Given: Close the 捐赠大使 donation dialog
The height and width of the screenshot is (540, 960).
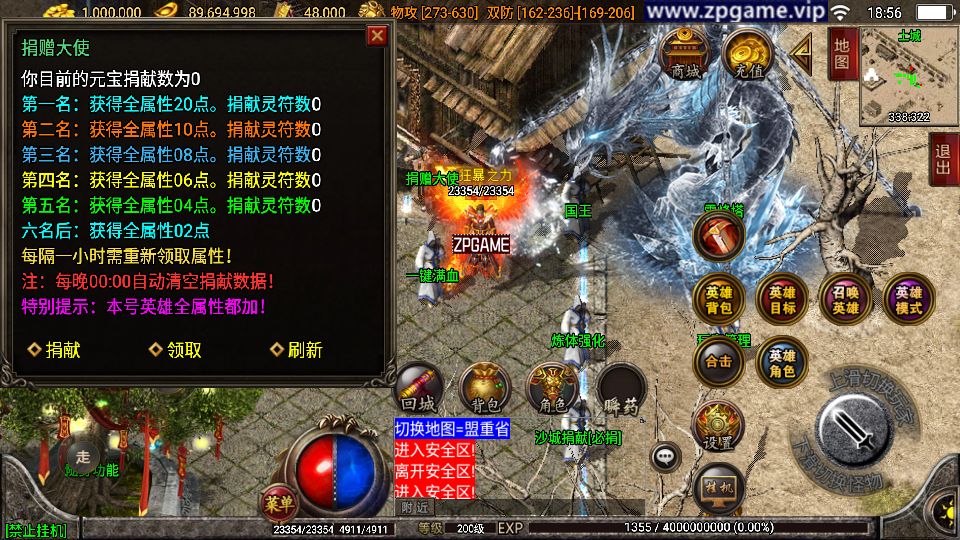Looking at the screenshot, I should click(377, 36).
